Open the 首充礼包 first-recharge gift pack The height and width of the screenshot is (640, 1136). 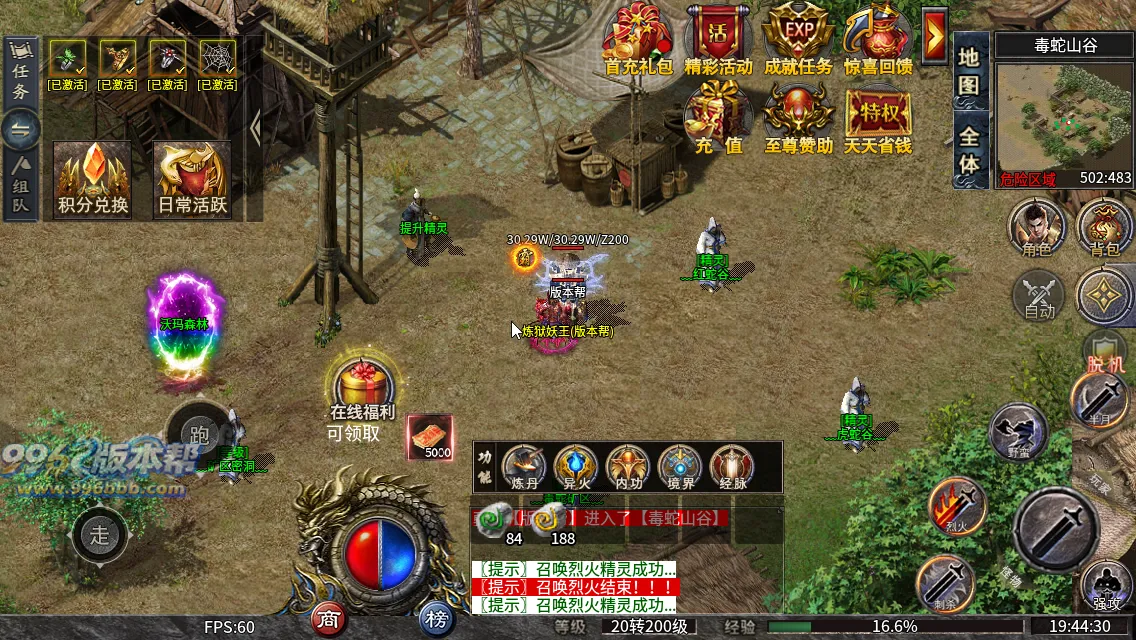pyautogui.click(x=638, y=38)
